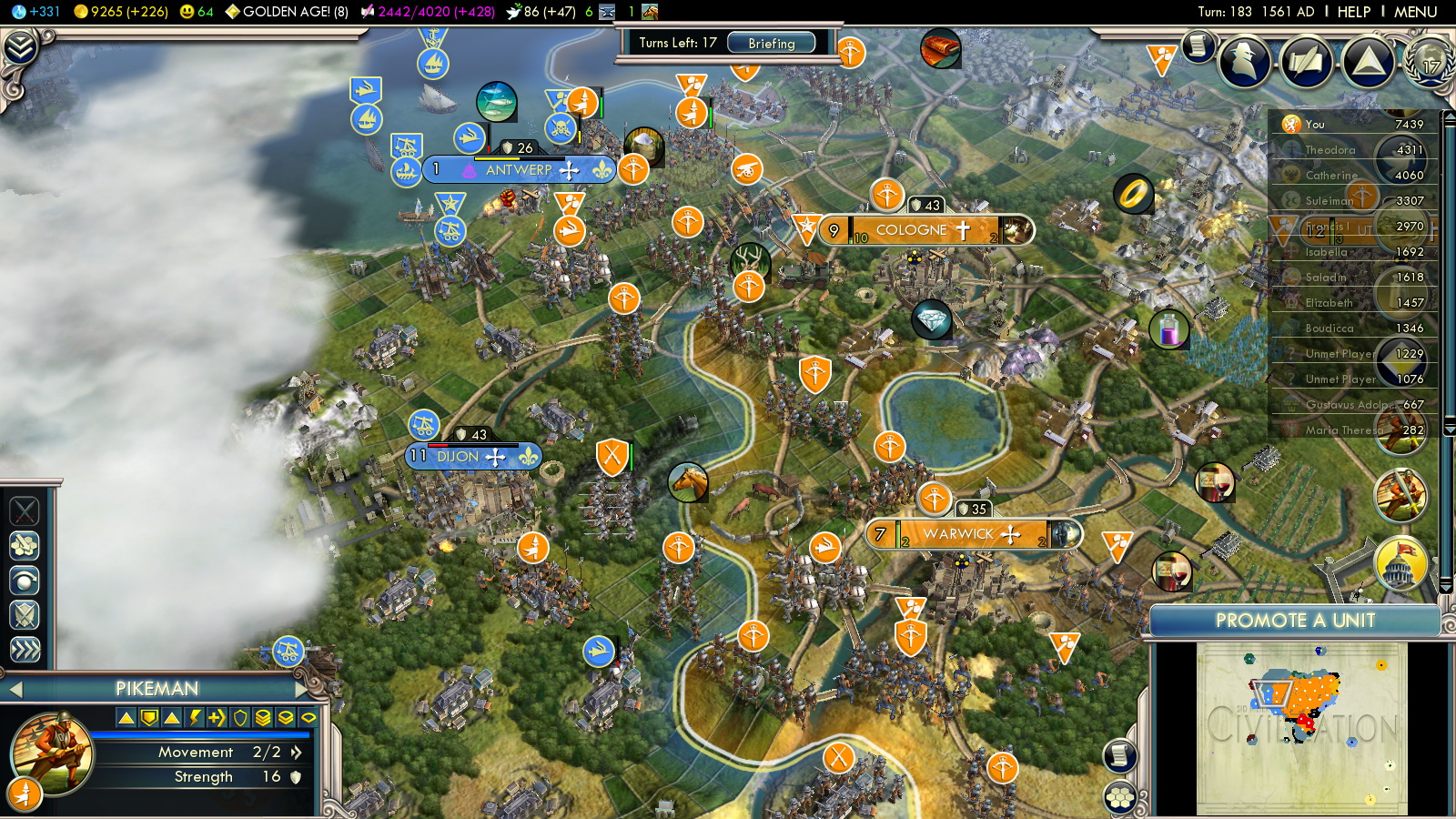Activate the fortify shield and swords action
This screenshot has width=1456, height=819.
point(25,615)
